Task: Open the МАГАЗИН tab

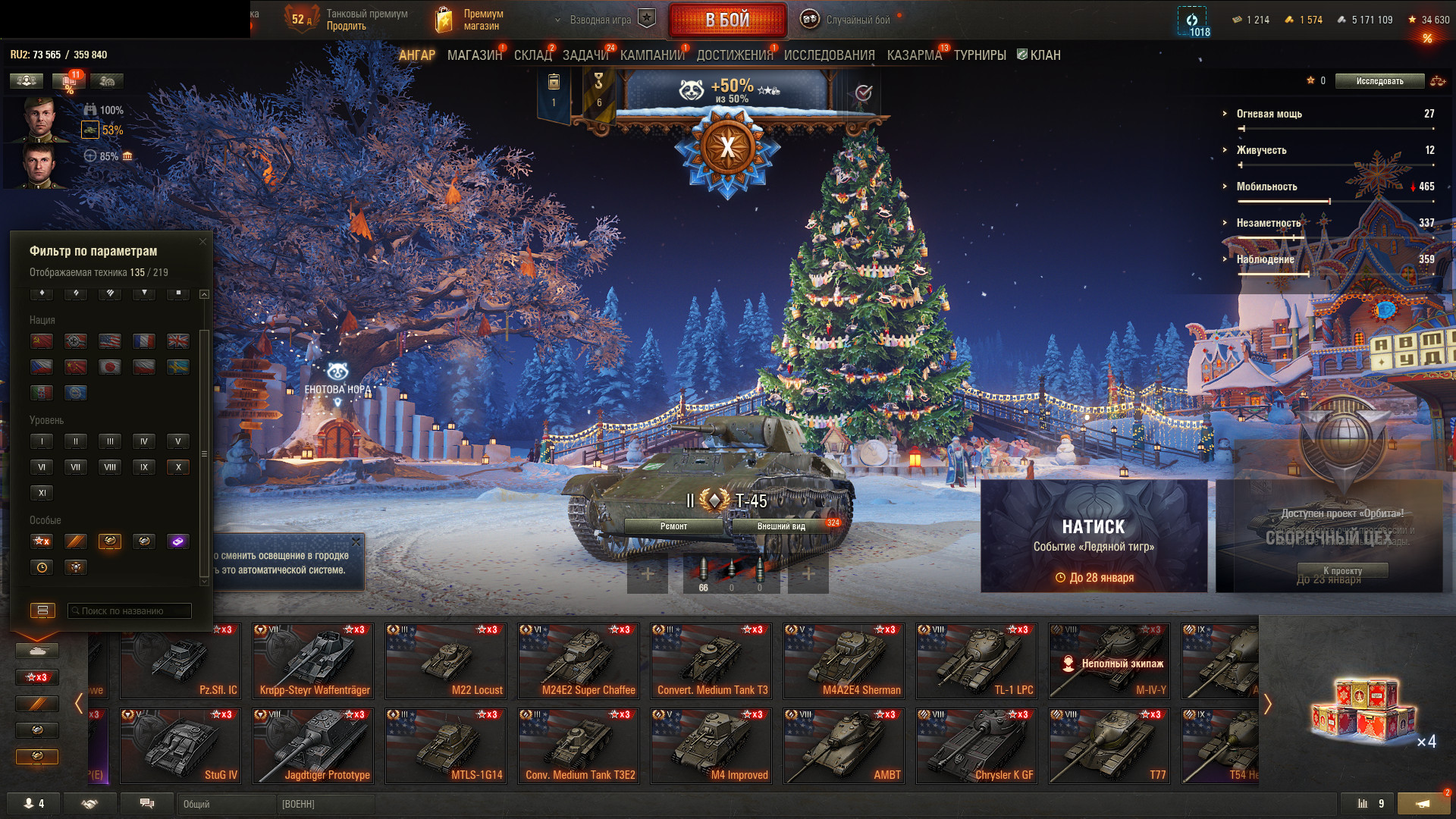Action: (475, 55)
